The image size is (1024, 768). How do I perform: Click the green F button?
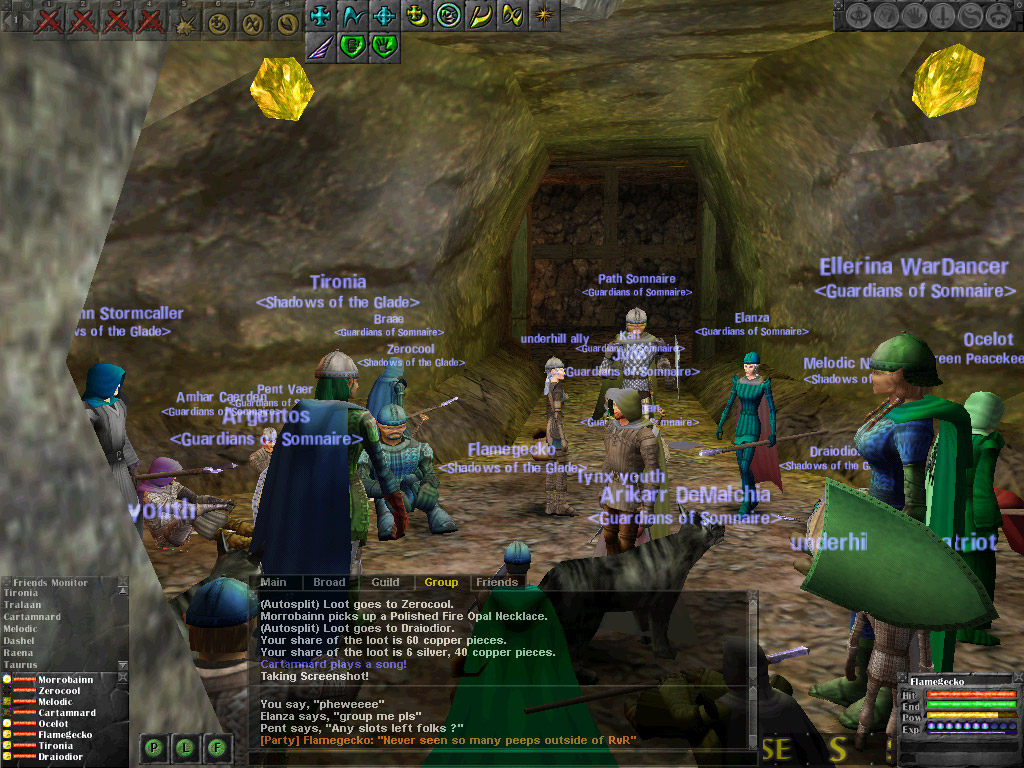pyautogui.click(x=217, y=745)
